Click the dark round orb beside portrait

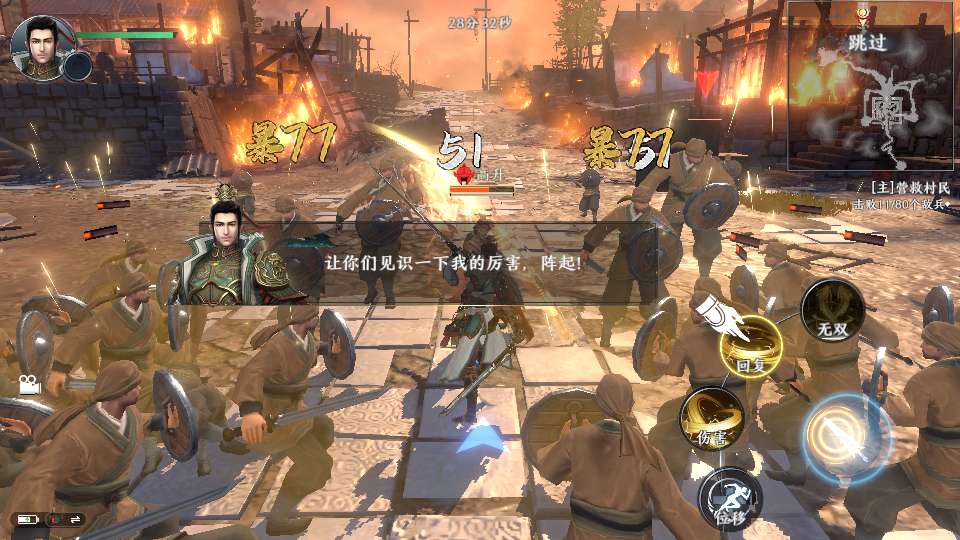(x=78, y=66)
